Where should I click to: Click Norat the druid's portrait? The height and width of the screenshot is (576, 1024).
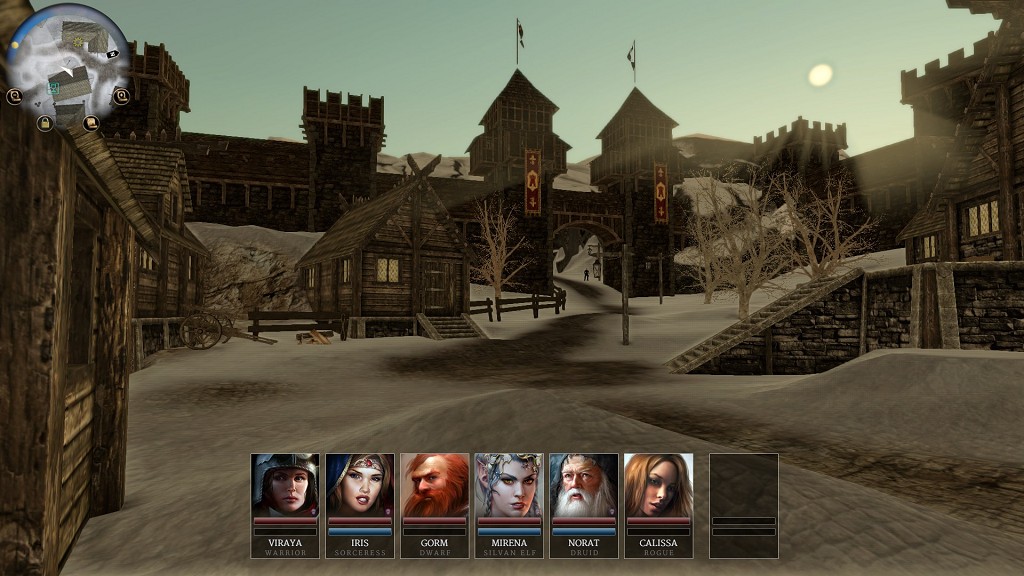point(584,485)
